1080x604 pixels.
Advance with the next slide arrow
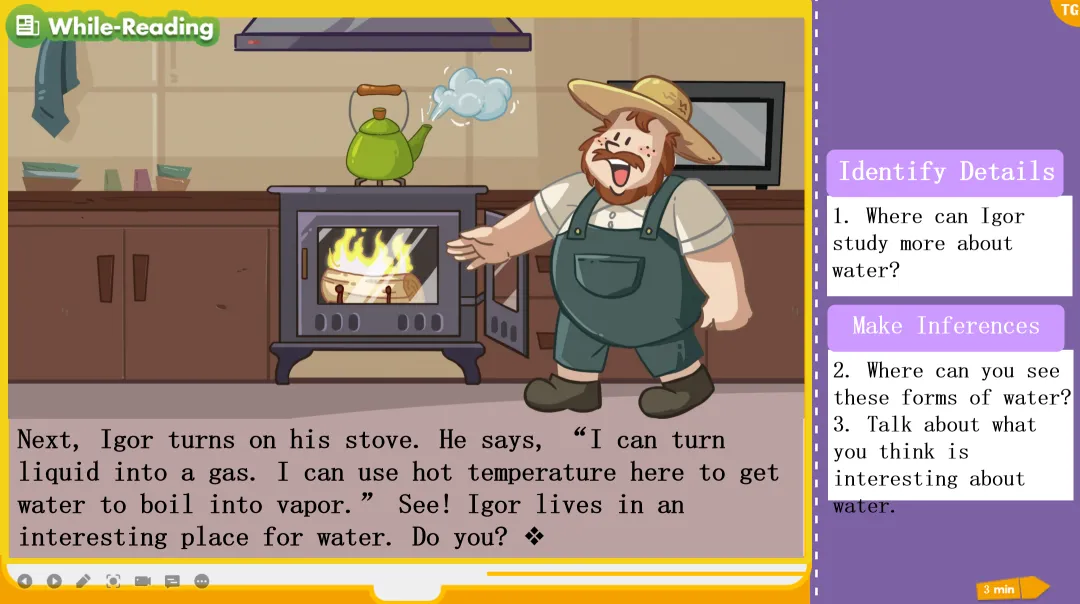pyautogui.click(x=54, y=581)
